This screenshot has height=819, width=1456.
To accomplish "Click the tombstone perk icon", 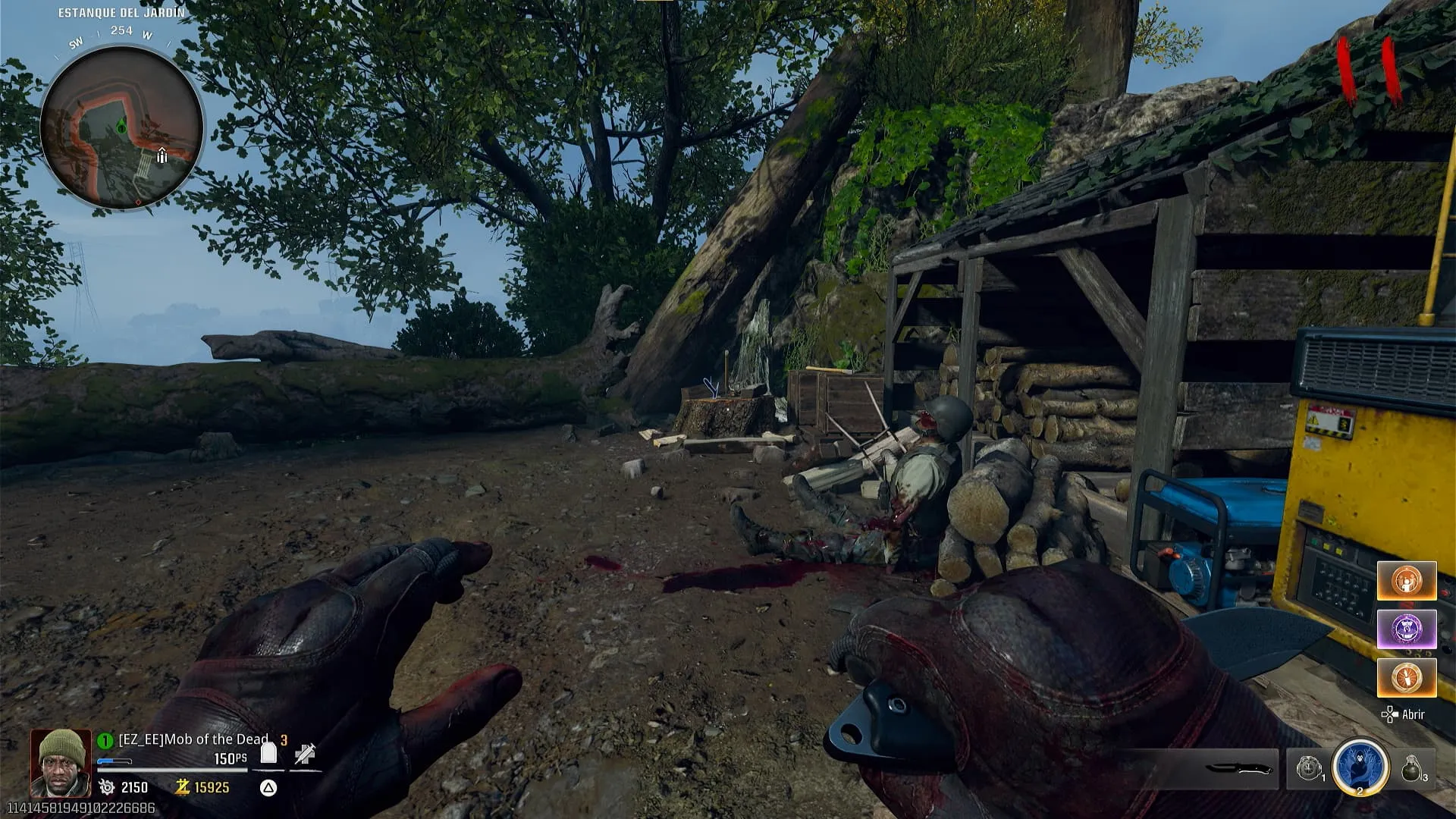I will [x=268, y=752].
